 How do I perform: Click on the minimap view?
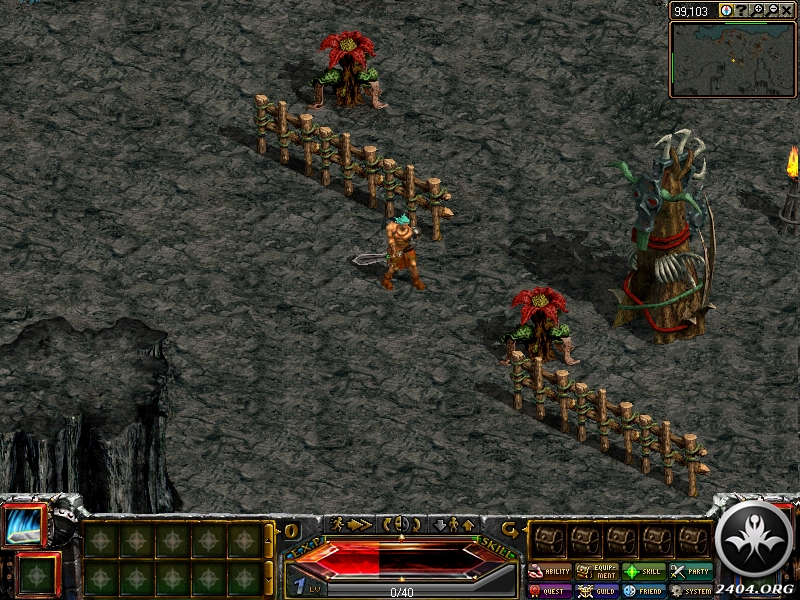coord(732,58)
